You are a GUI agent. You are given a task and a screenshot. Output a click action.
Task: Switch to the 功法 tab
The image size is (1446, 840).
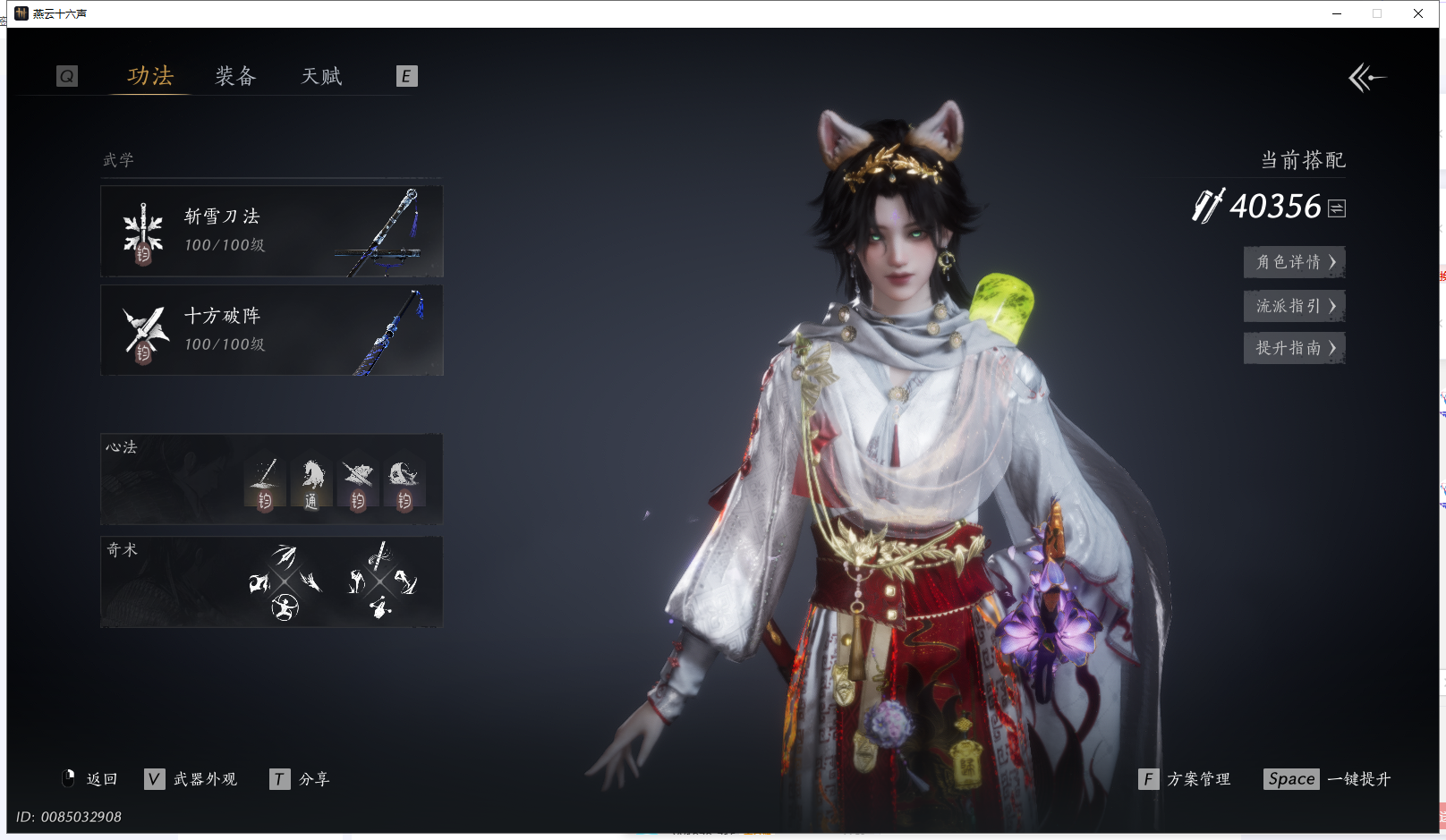(149, 76)
